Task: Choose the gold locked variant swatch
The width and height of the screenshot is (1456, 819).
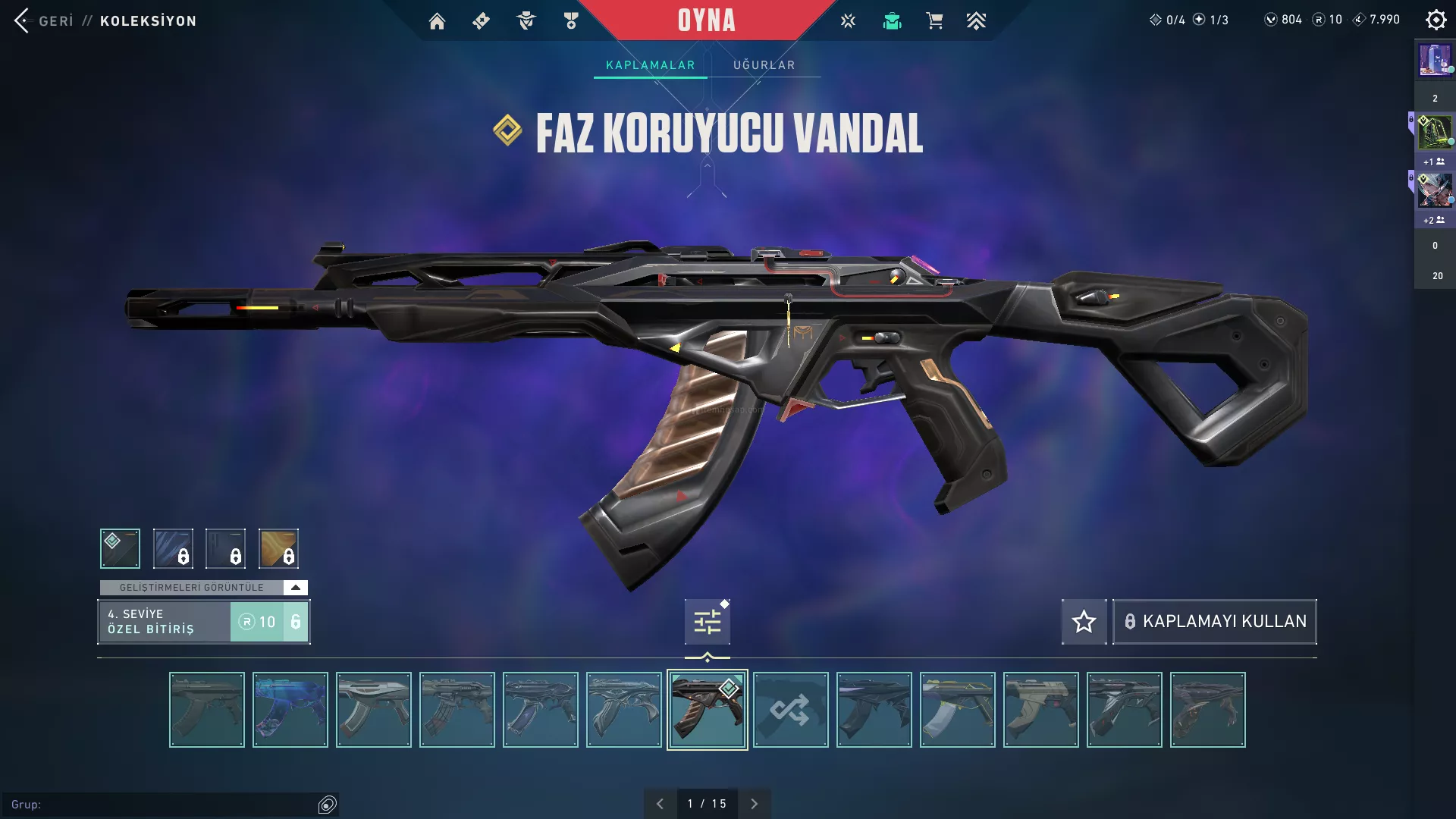Action: (x=278, y=548)
